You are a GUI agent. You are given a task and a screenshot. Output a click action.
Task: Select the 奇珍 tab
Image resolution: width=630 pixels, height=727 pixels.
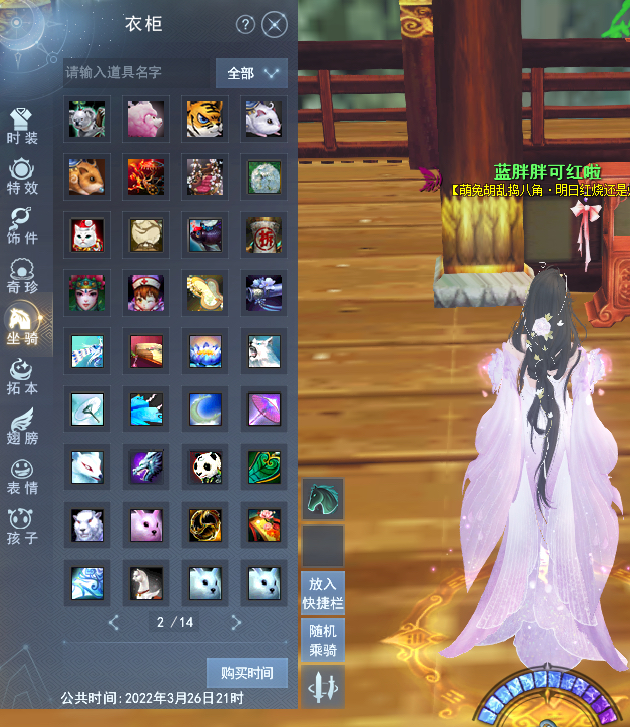tap(22, 277)
